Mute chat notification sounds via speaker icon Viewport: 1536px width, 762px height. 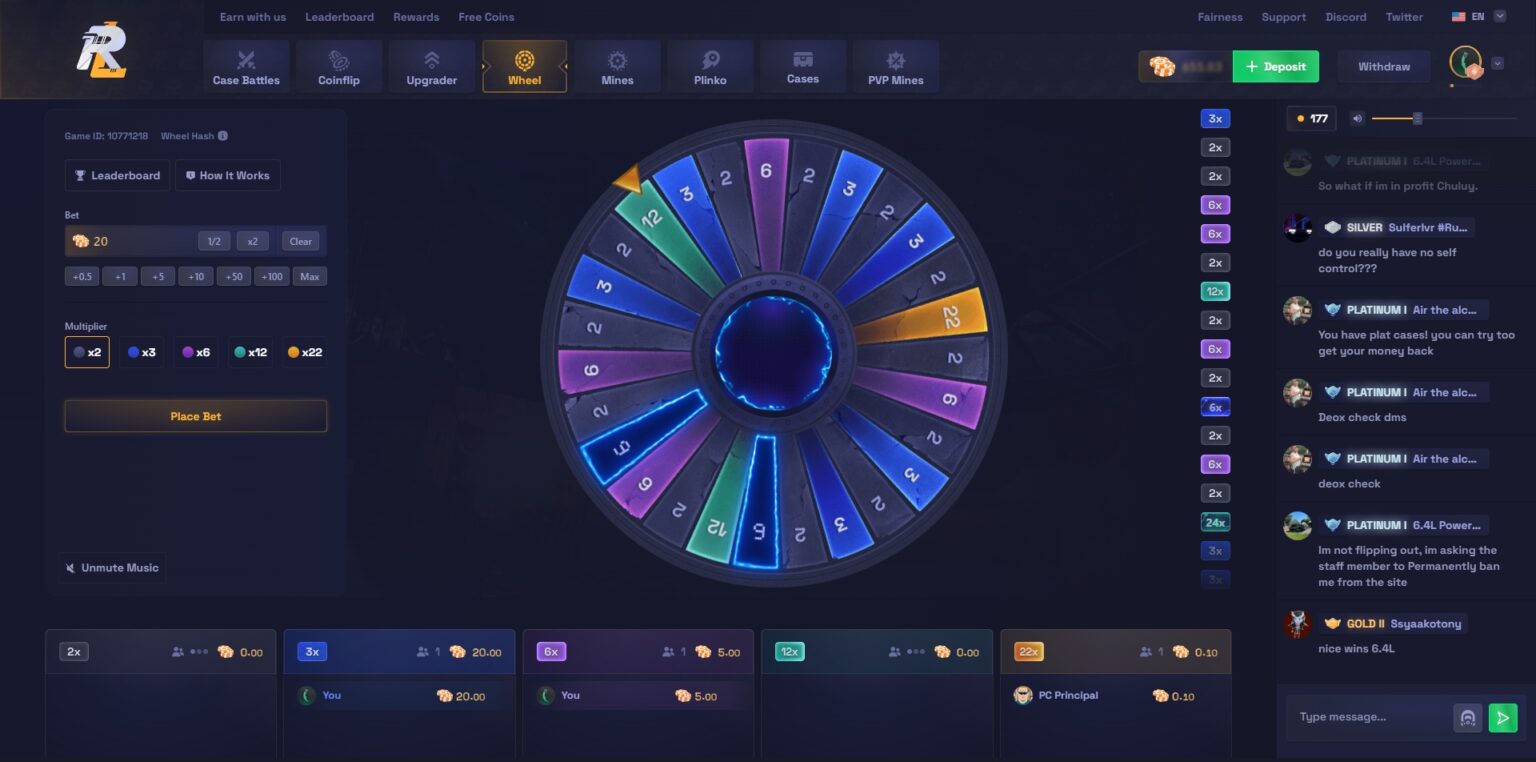point(1356,118)
